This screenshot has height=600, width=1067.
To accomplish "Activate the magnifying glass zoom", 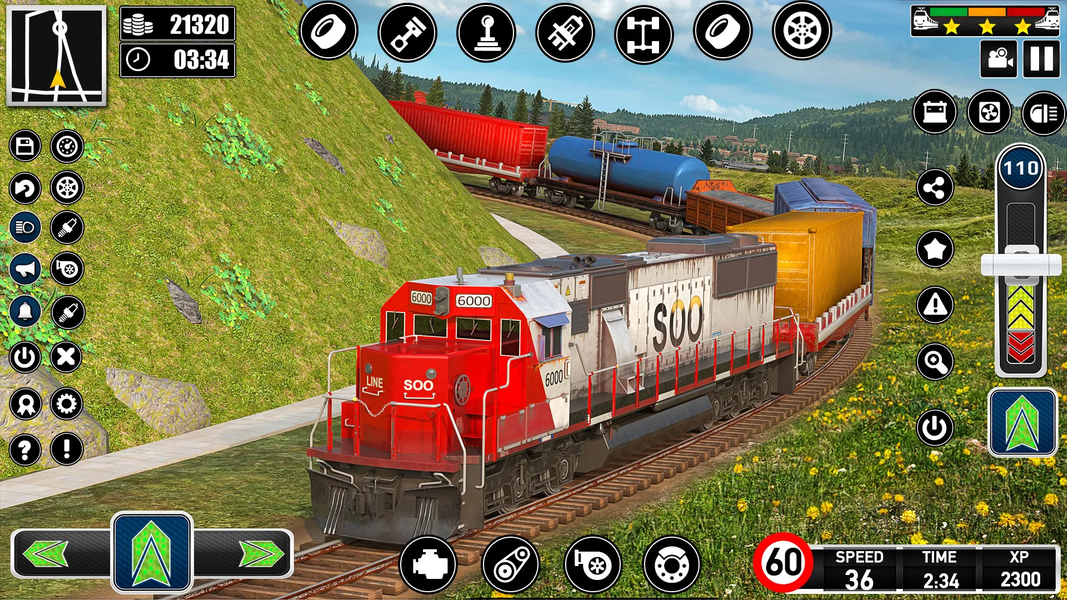I will [935, 362].
